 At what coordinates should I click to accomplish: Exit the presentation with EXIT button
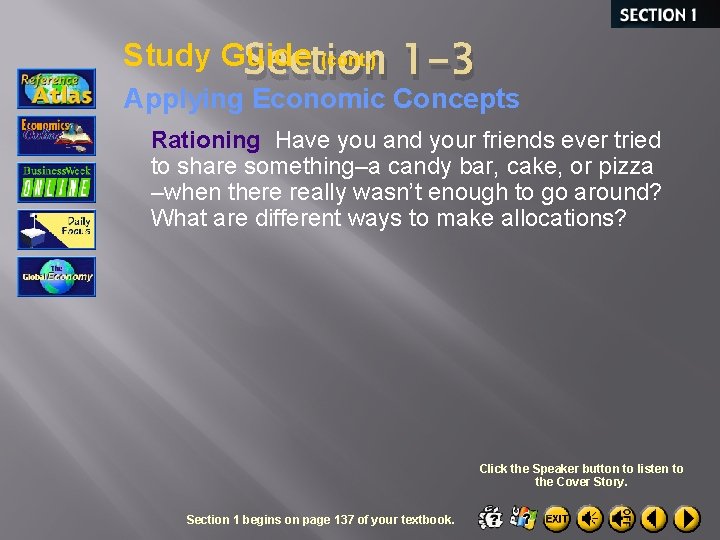[557, 518]
